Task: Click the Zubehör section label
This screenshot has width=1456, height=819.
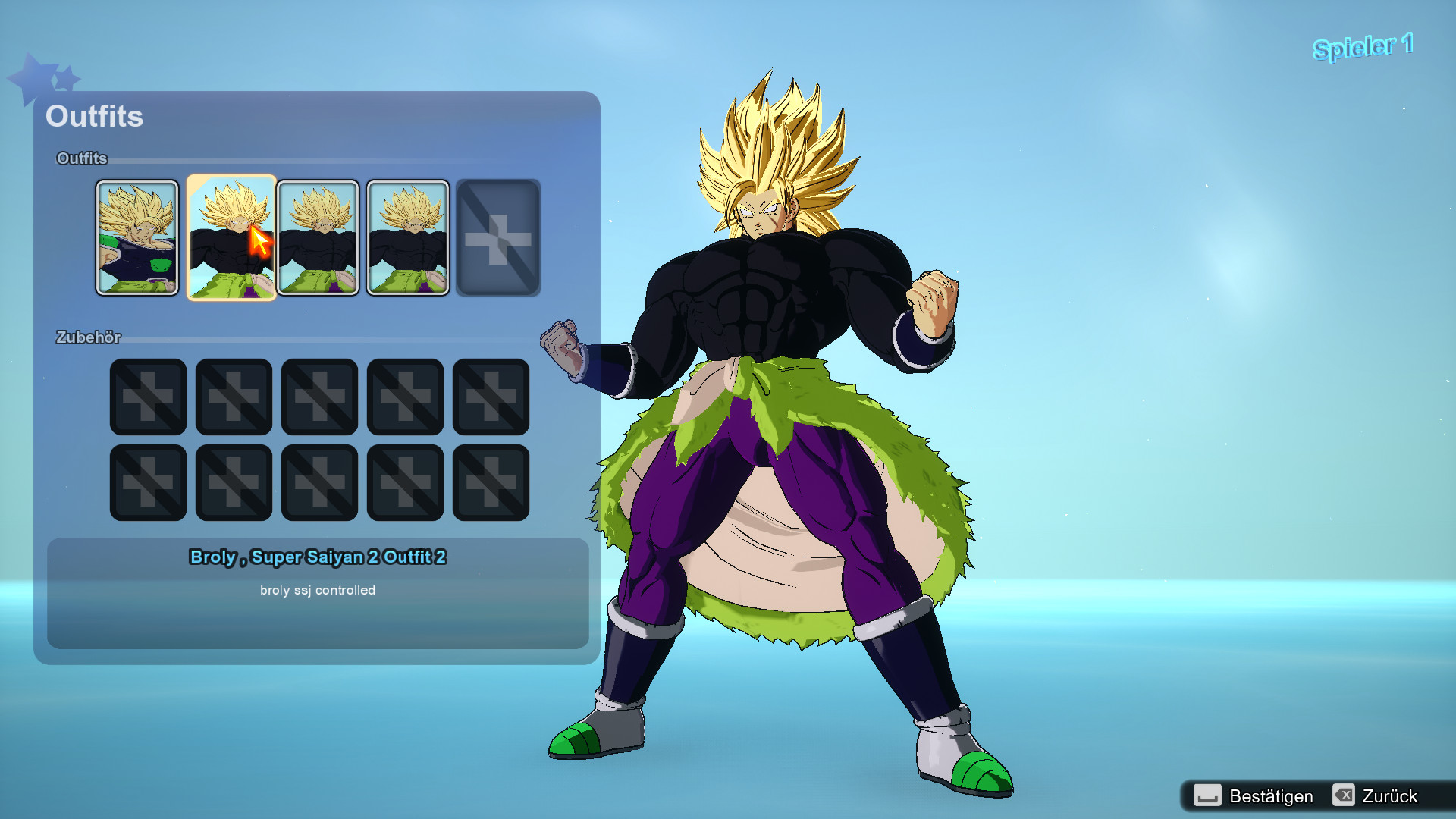Action: 90,338
